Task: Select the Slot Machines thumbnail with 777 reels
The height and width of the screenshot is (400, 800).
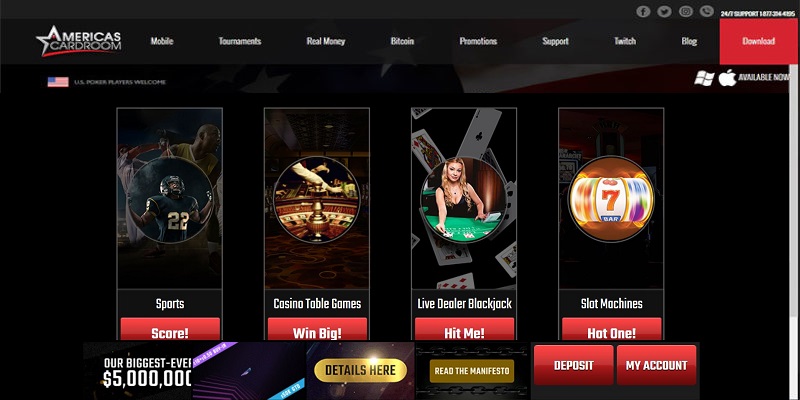Action: coord(611,196)
